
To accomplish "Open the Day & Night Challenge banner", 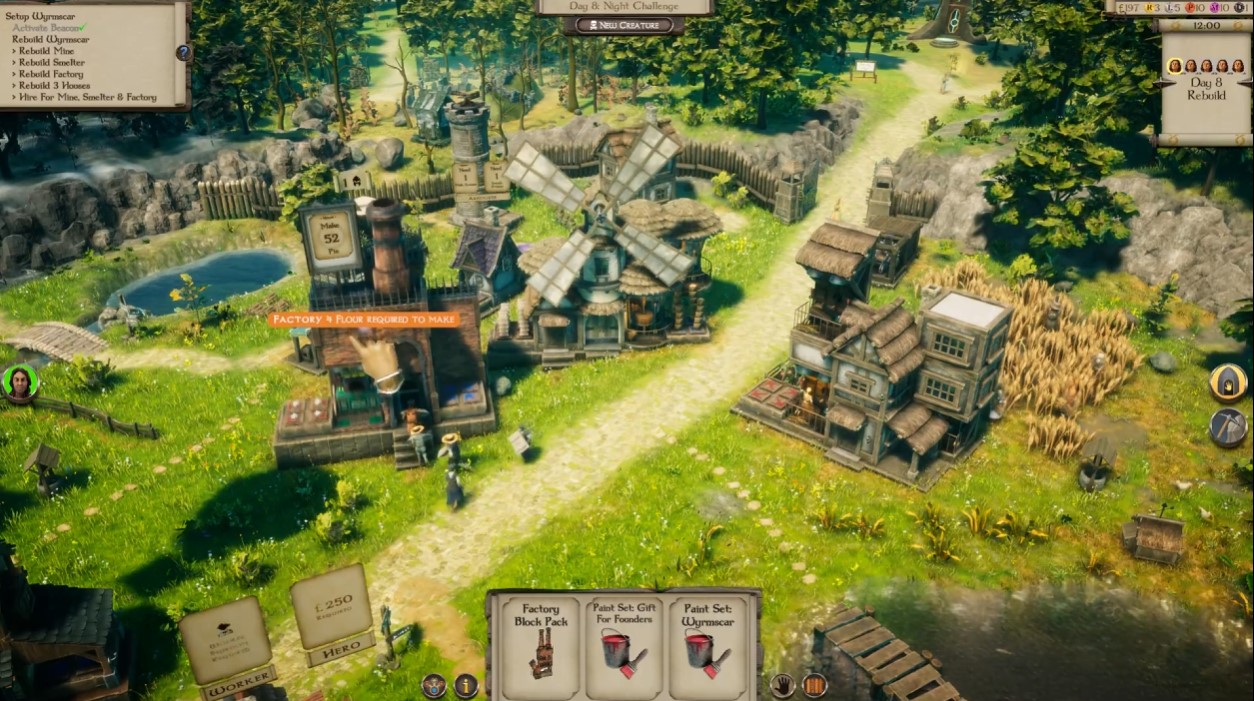I will point(625,6).
